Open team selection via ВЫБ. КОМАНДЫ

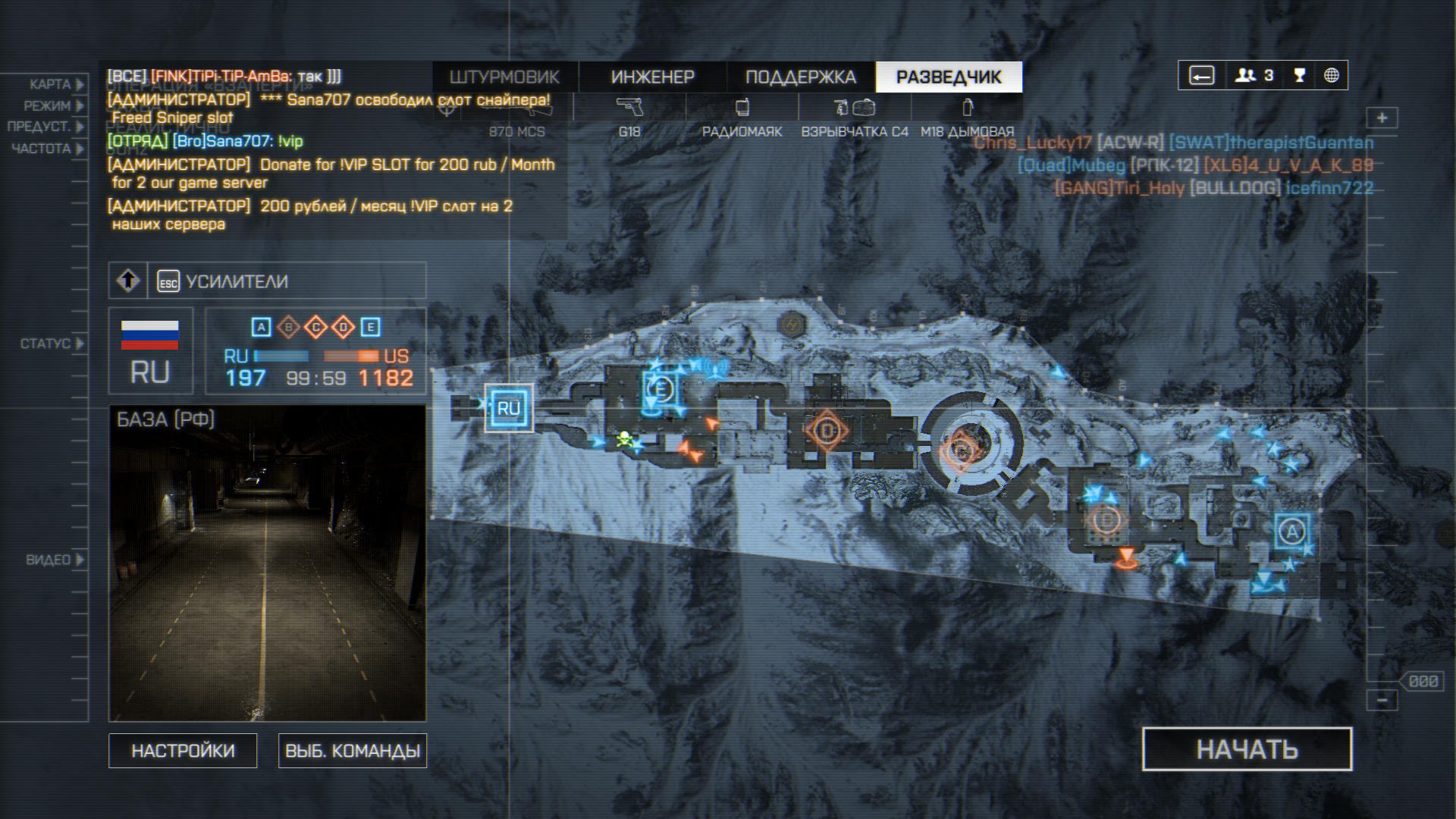pyautogui.click(x=353, y=751)
